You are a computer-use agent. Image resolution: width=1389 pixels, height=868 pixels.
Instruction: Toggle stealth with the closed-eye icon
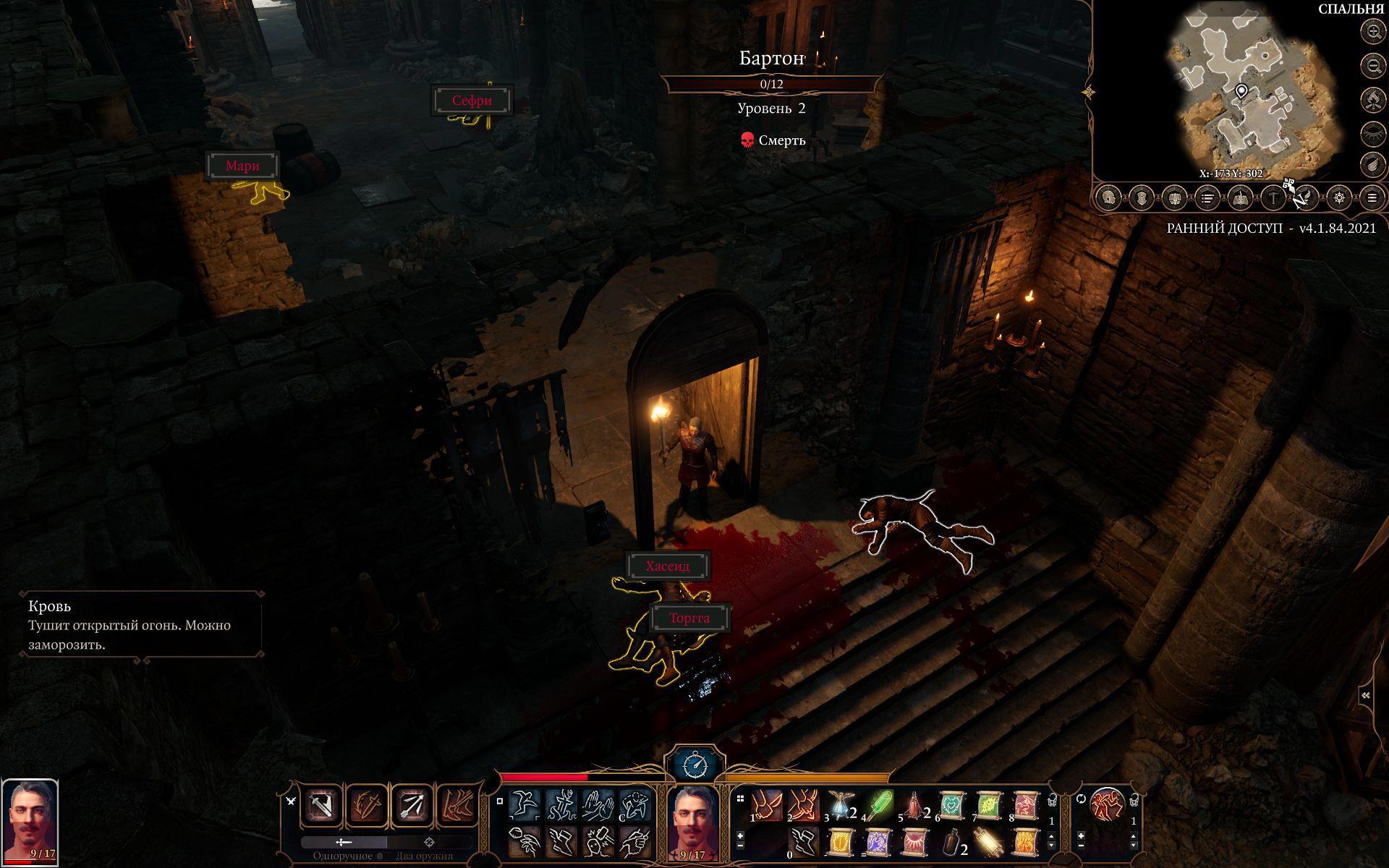click(x=1372, y=133)
